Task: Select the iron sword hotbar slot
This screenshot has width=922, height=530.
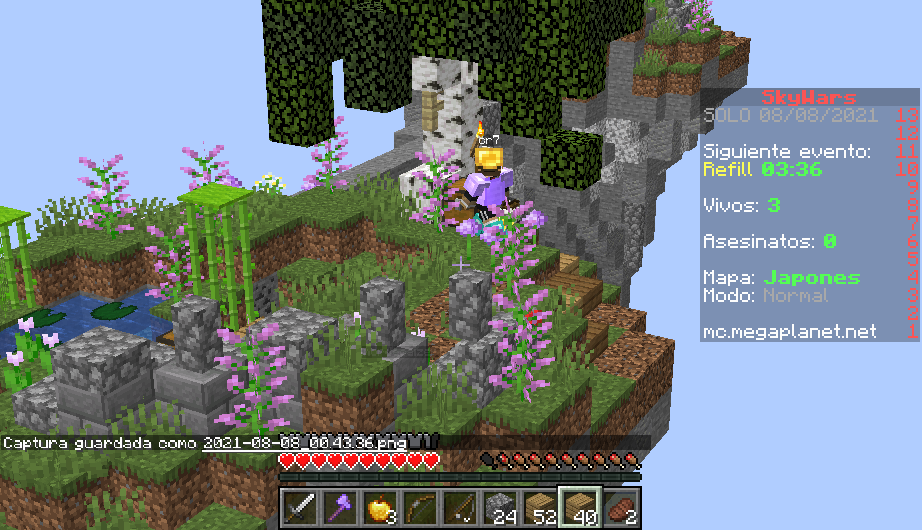Action: [299, 508]
